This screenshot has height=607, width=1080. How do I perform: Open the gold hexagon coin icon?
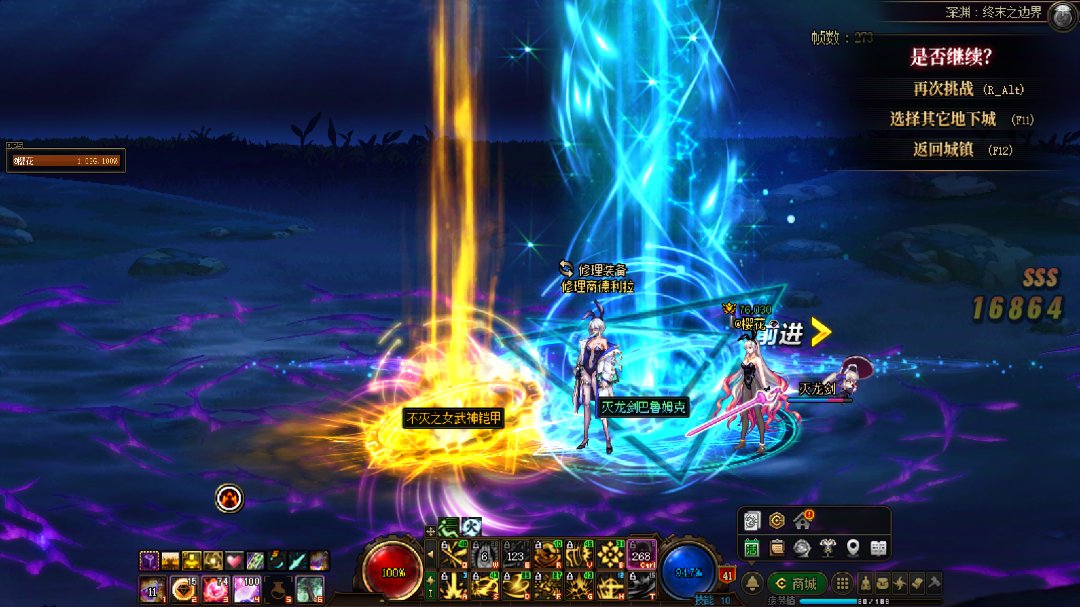pyautogui.click(x=777, y=521)
